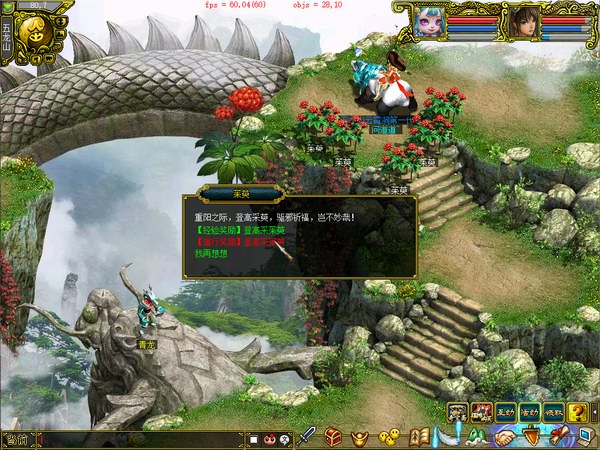Open the 活动 events button
Screen dimensions: 600x450
[529, 411]
